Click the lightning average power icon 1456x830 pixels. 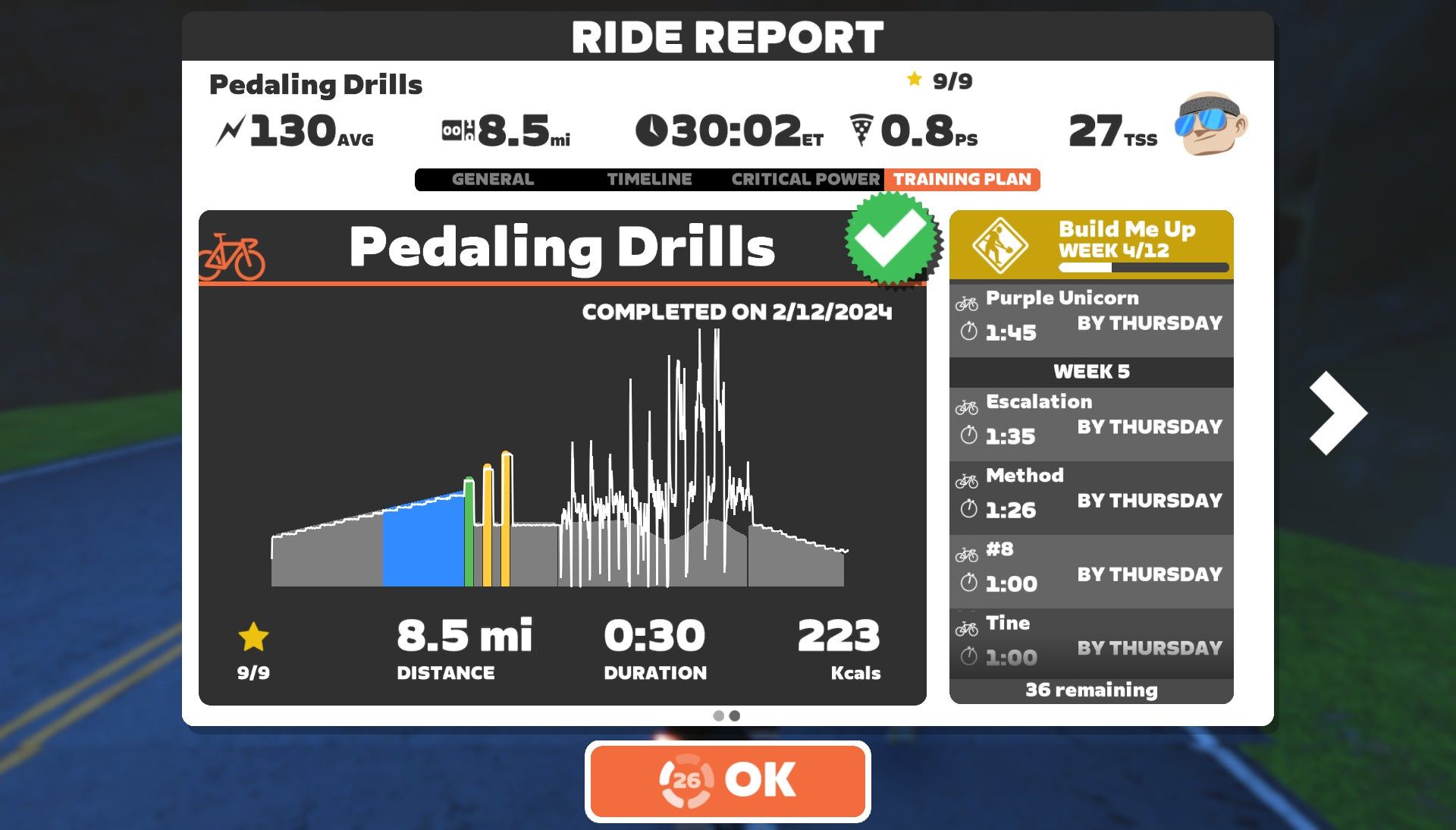tap(233, 129)
